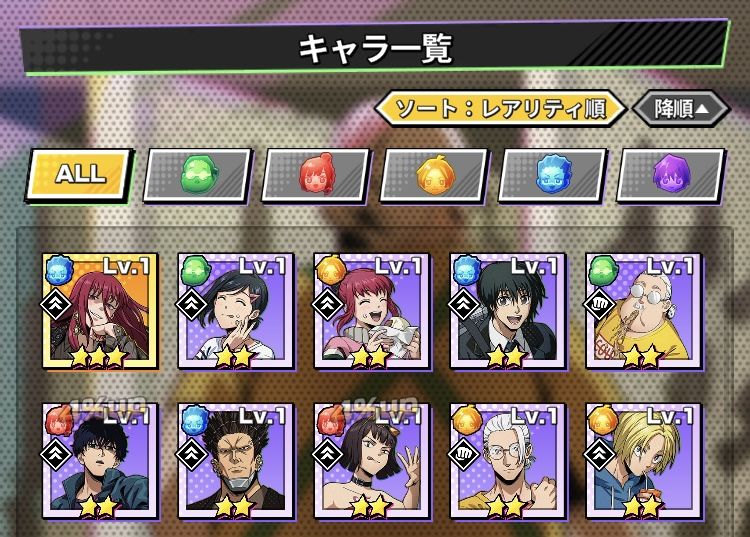The height and width of the screenshot is (537, 750).
Task: Filter characters by blue element
Action: pos(553,176)
